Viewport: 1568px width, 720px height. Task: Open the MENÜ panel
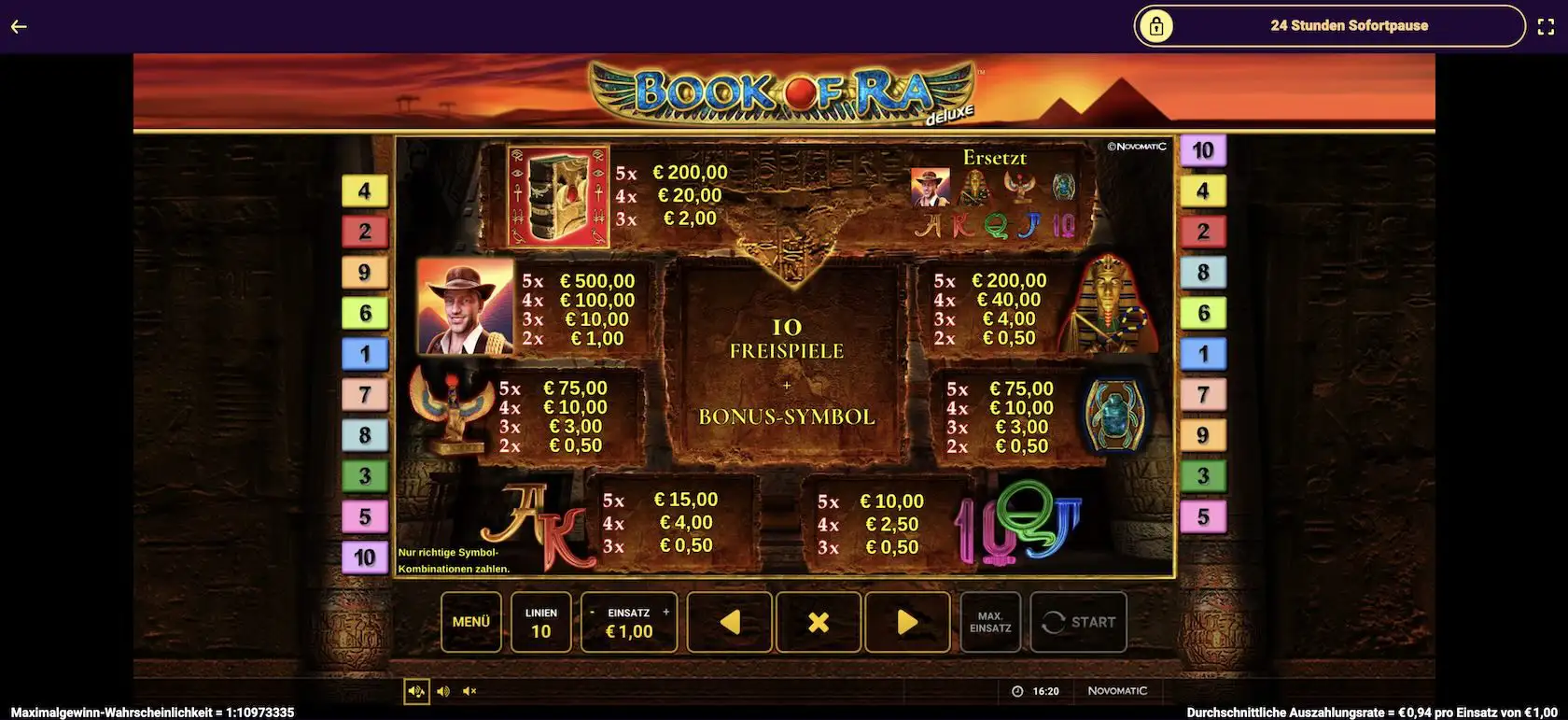pyautogui.click(x=471, y=622)
